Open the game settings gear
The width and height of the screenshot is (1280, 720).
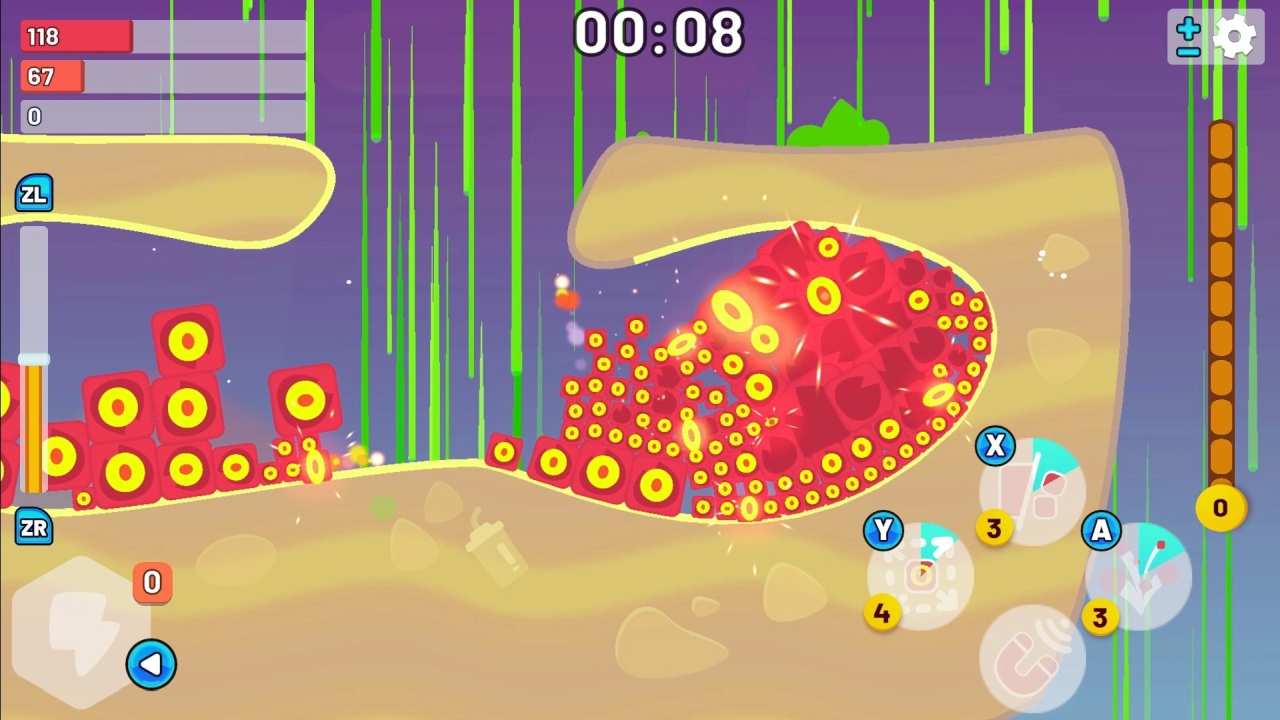tap(1236, 34)
